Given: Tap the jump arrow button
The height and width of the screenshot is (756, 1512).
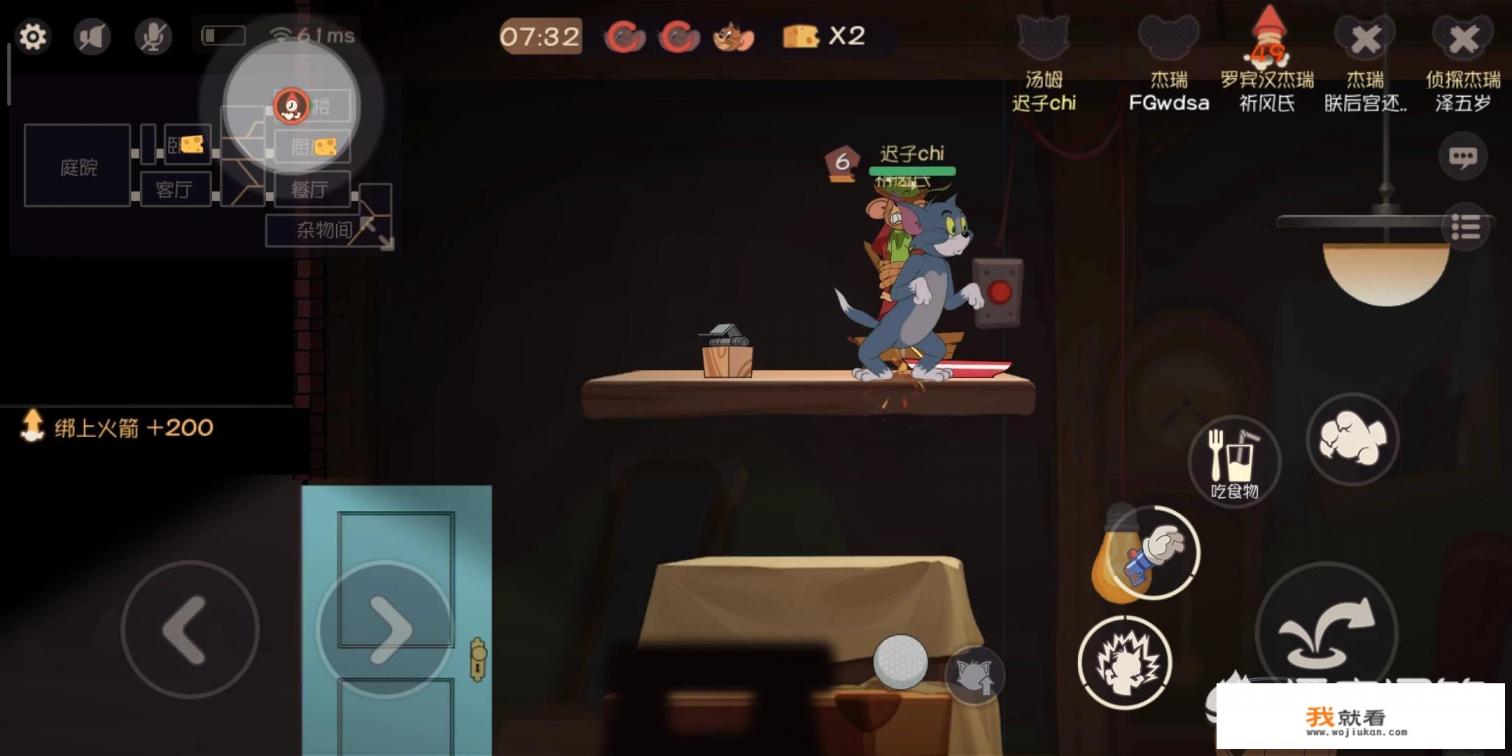Looking at the screenshot, I should tap(1326, 629).
